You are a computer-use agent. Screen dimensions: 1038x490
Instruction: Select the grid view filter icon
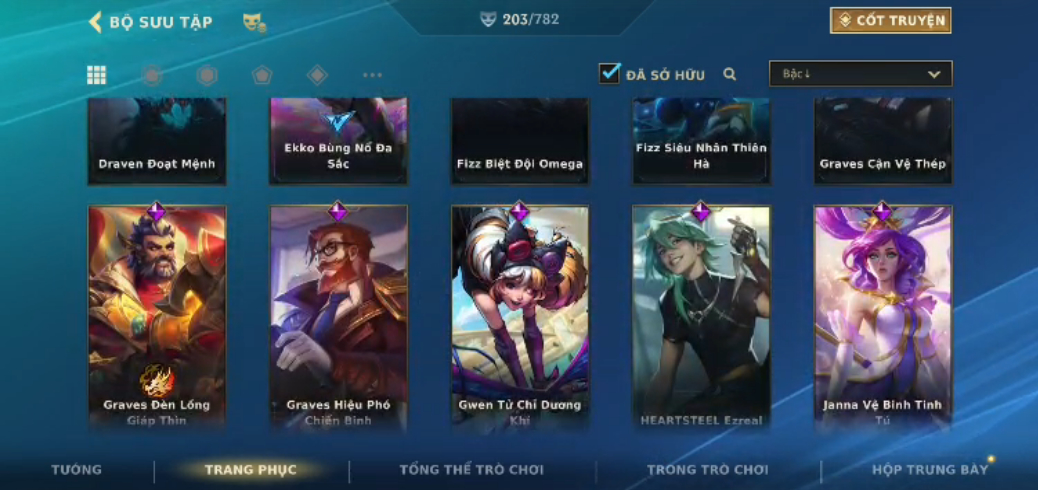click(97, 75)
